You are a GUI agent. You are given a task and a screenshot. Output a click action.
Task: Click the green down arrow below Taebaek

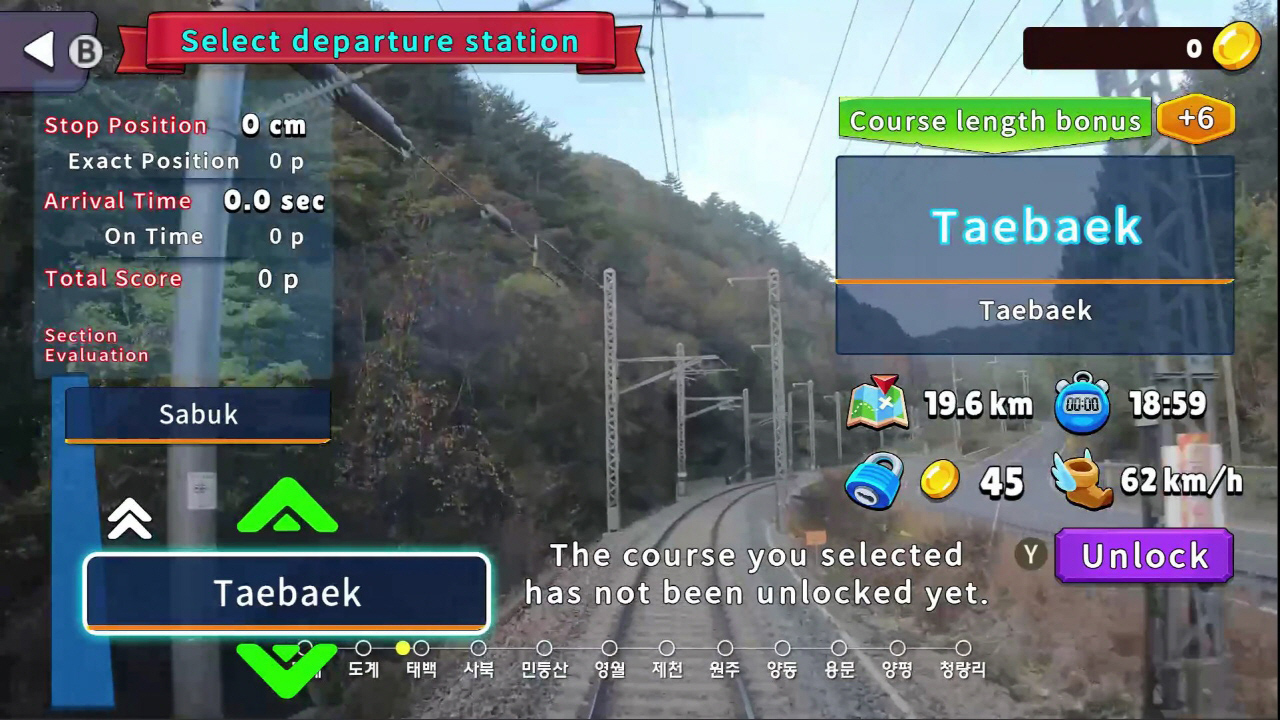point(287,671)
